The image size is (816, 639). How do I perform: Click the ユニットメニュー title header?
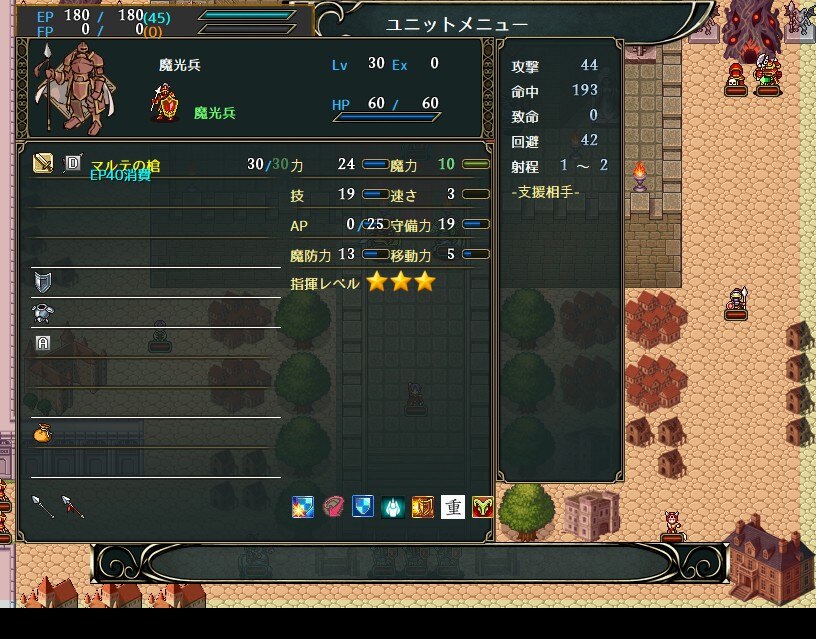(x=457, y=24)
